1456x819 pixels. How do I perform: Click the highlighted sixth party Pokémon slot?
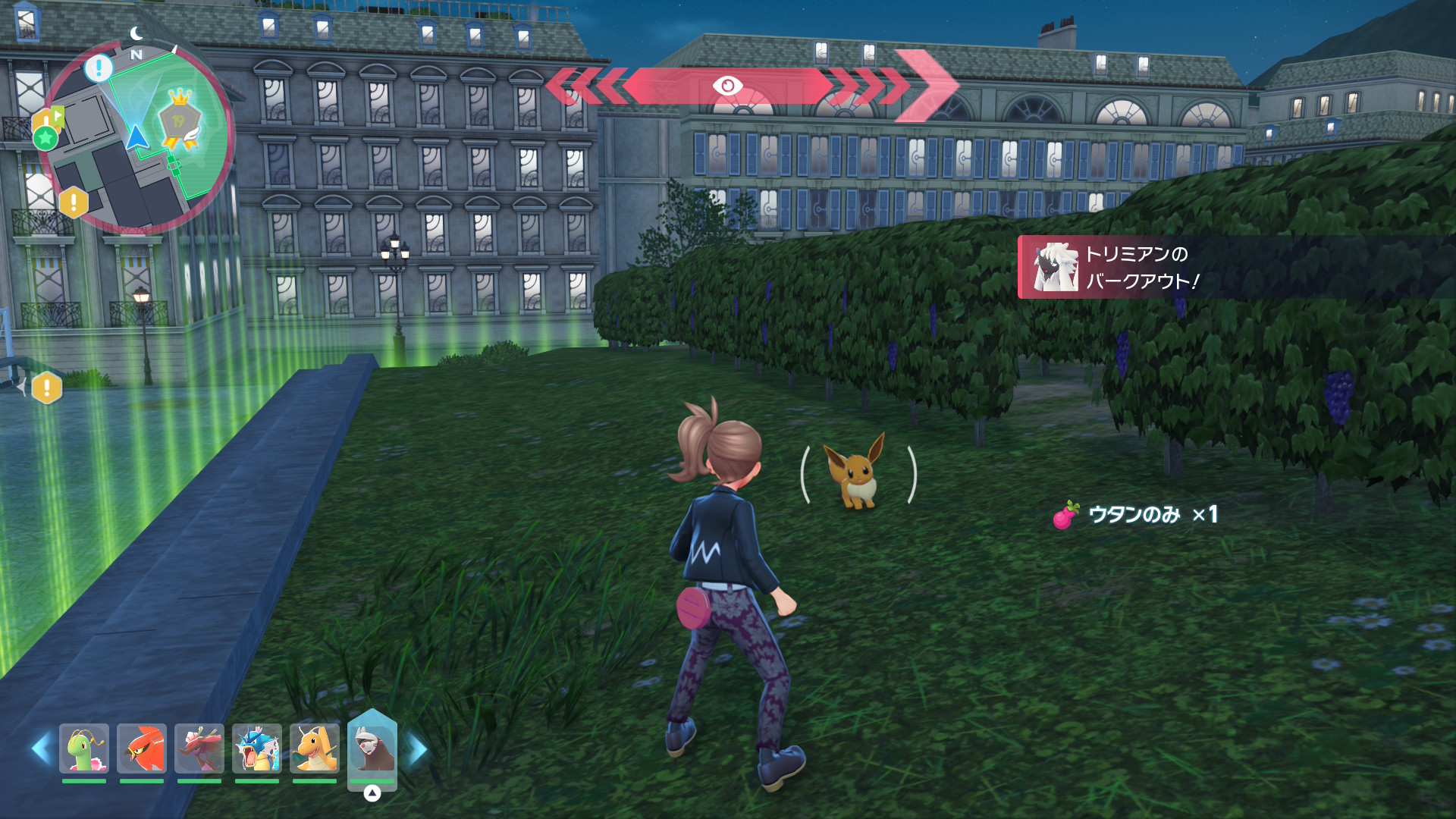(x=372, y=748)
